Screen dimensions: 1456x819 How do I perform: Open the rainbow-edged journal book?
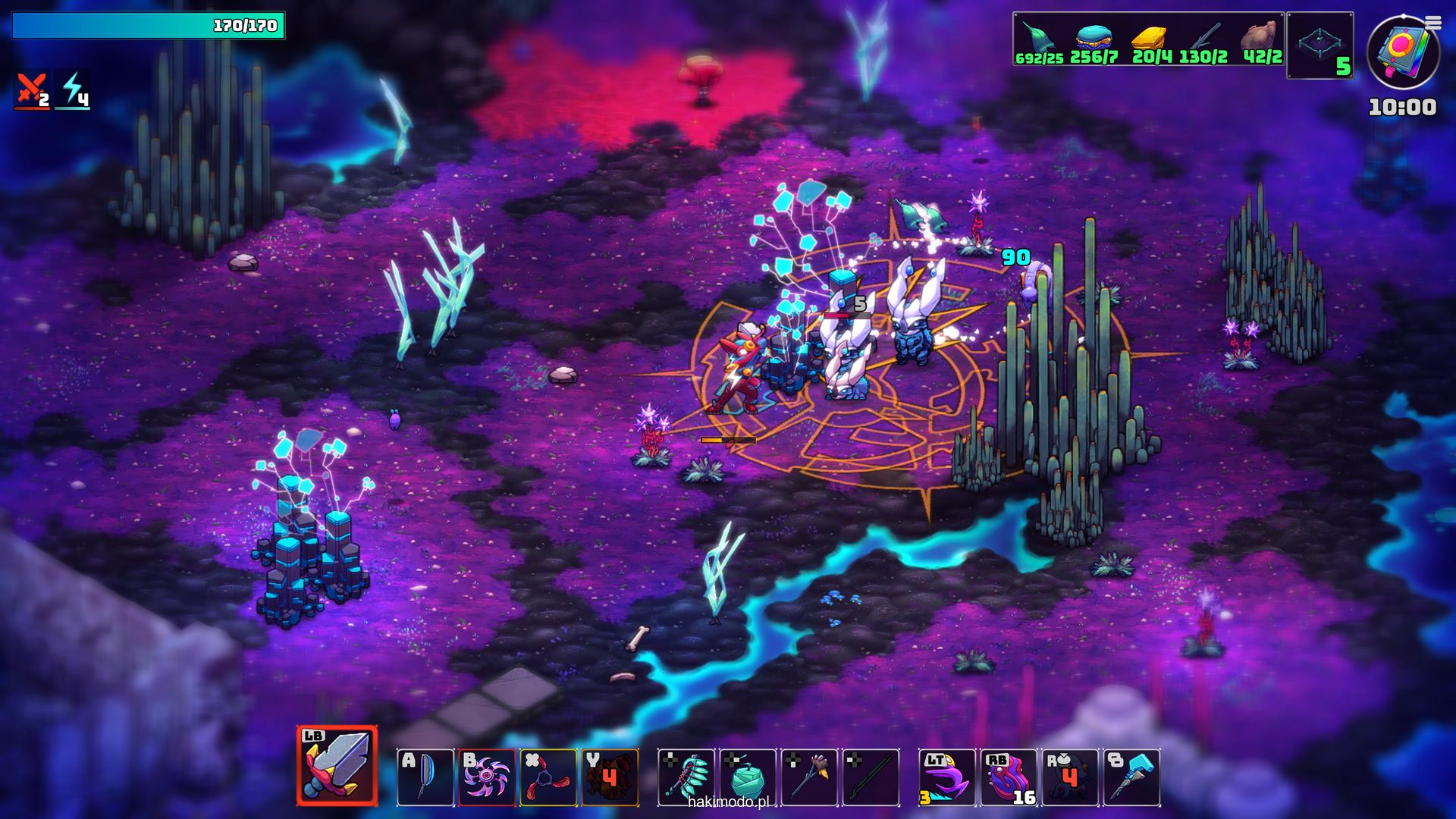click(x=1401, y=52)
